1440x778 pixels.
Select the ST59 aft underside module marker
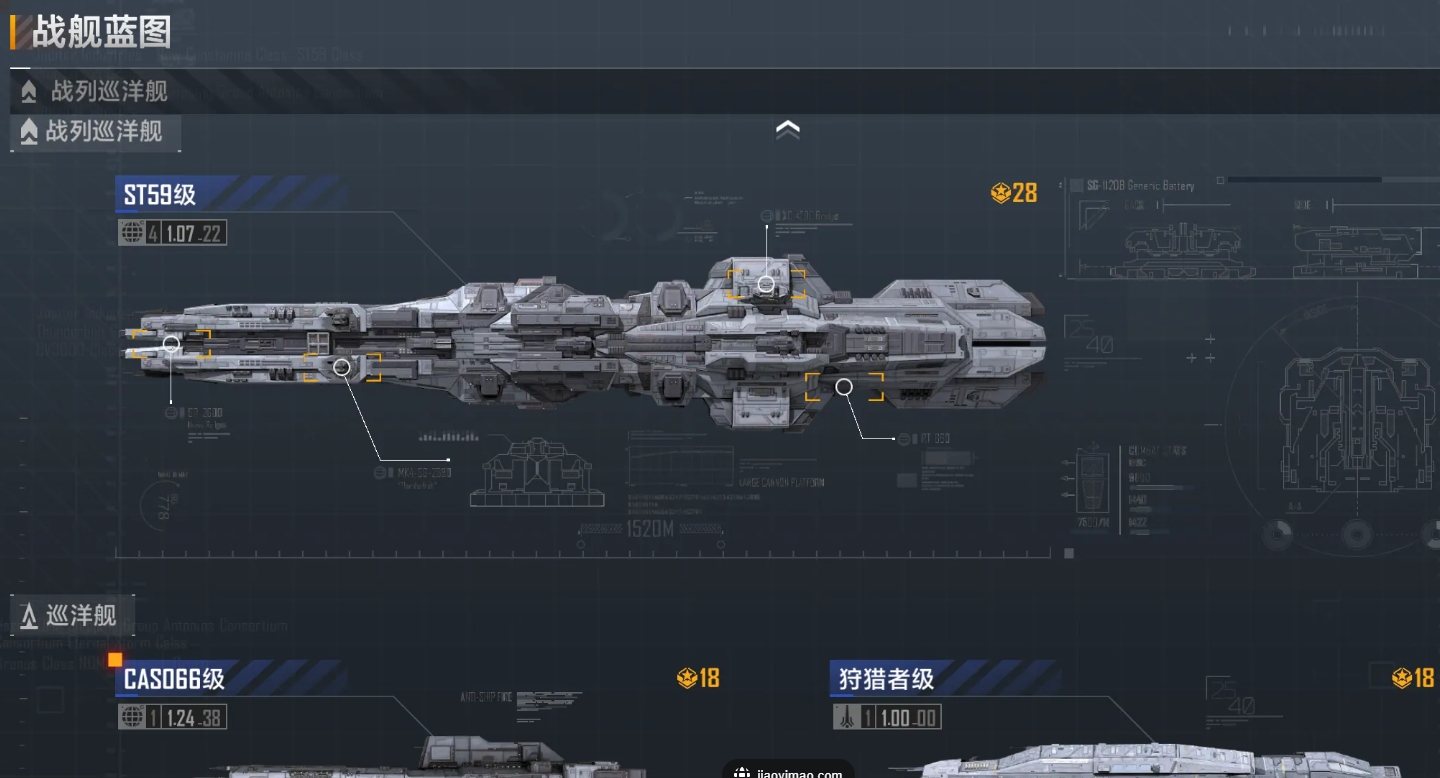pos(844,387)
